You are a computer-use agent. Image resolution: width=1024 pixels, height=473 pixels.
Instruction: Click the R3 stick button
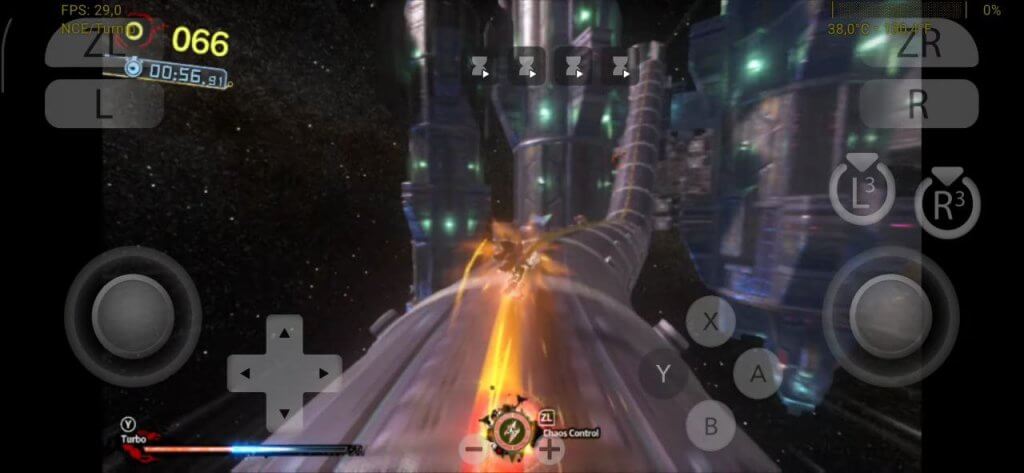click(x=947, y=204)
